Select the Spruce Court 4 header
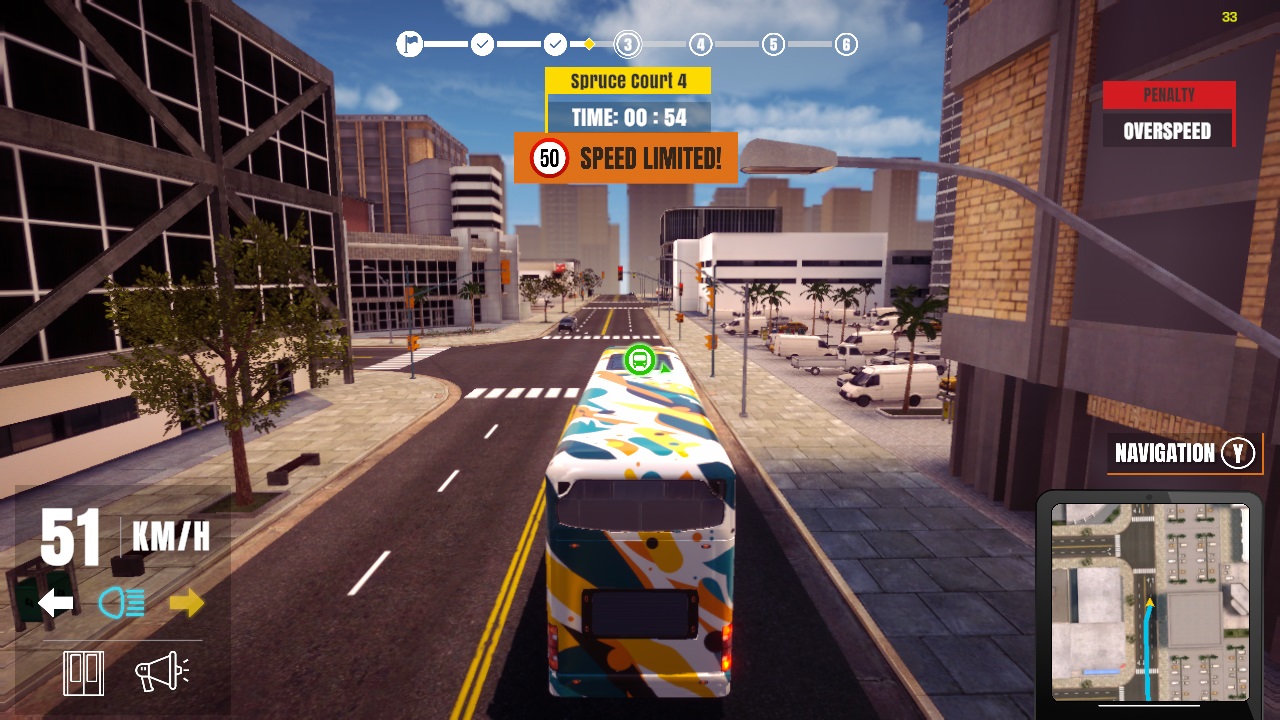 click(x=628, y=80)
